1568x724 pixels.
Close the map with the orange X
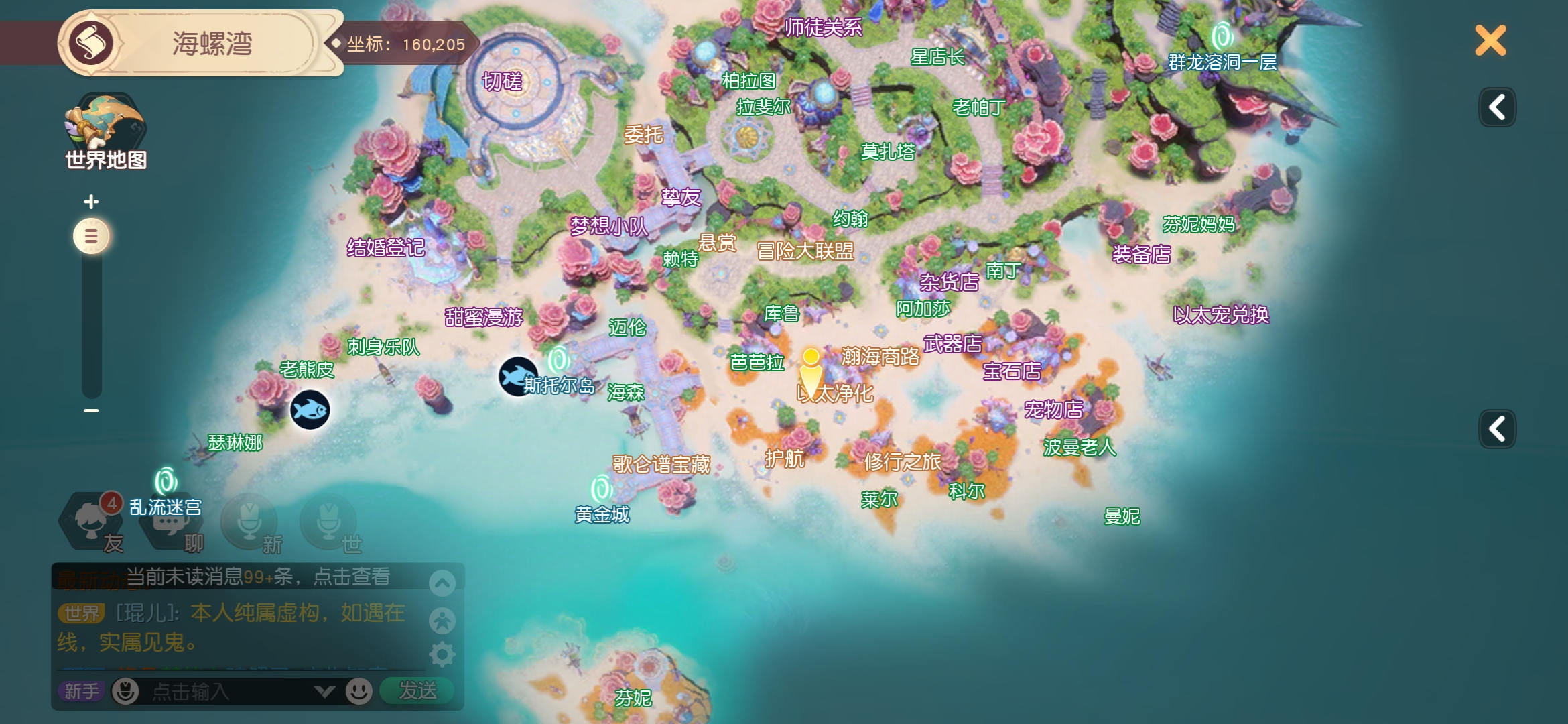pos(1490,41)
